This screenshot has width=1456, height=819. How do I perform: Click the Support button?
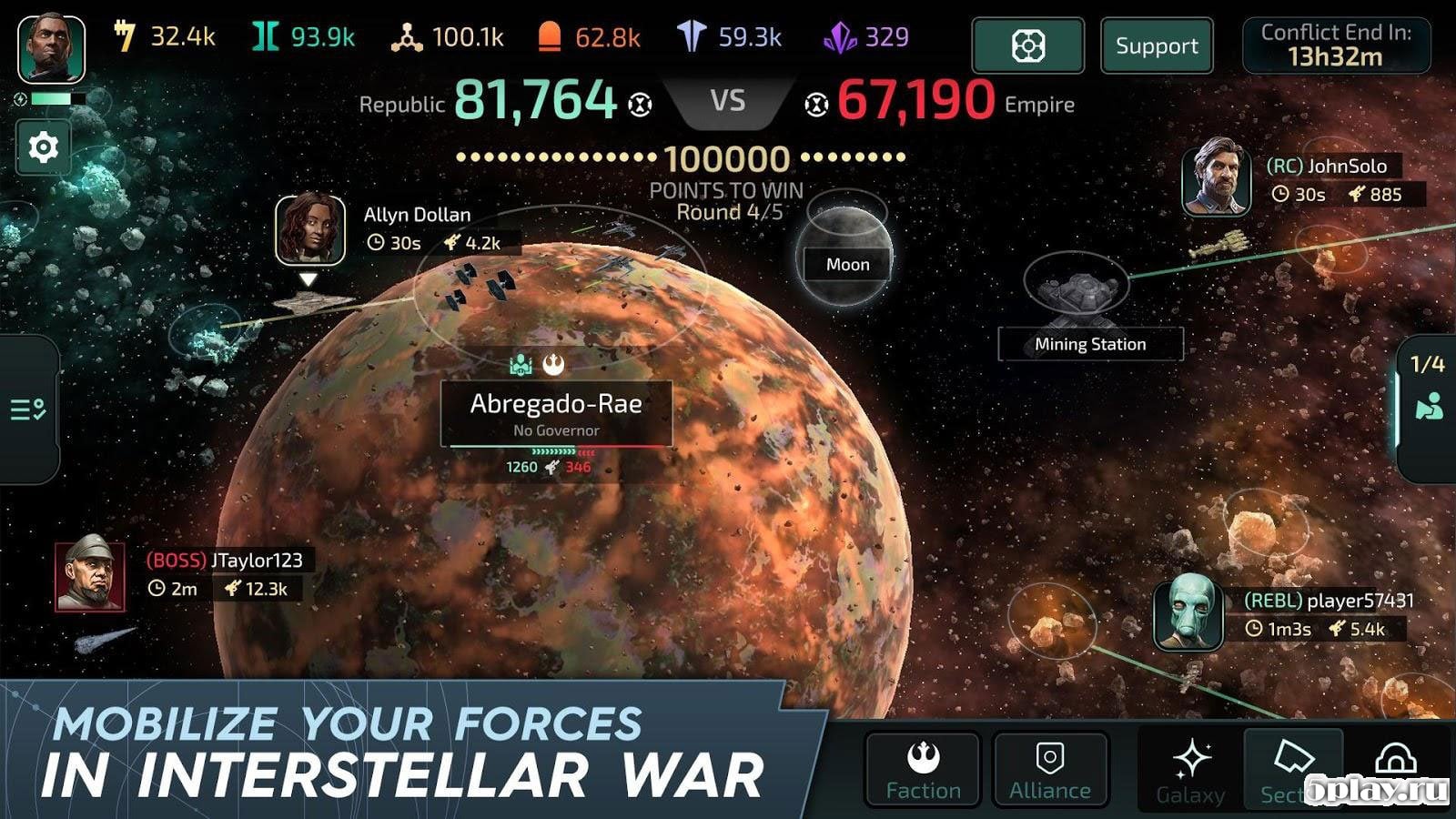(x=1157, y=45)
